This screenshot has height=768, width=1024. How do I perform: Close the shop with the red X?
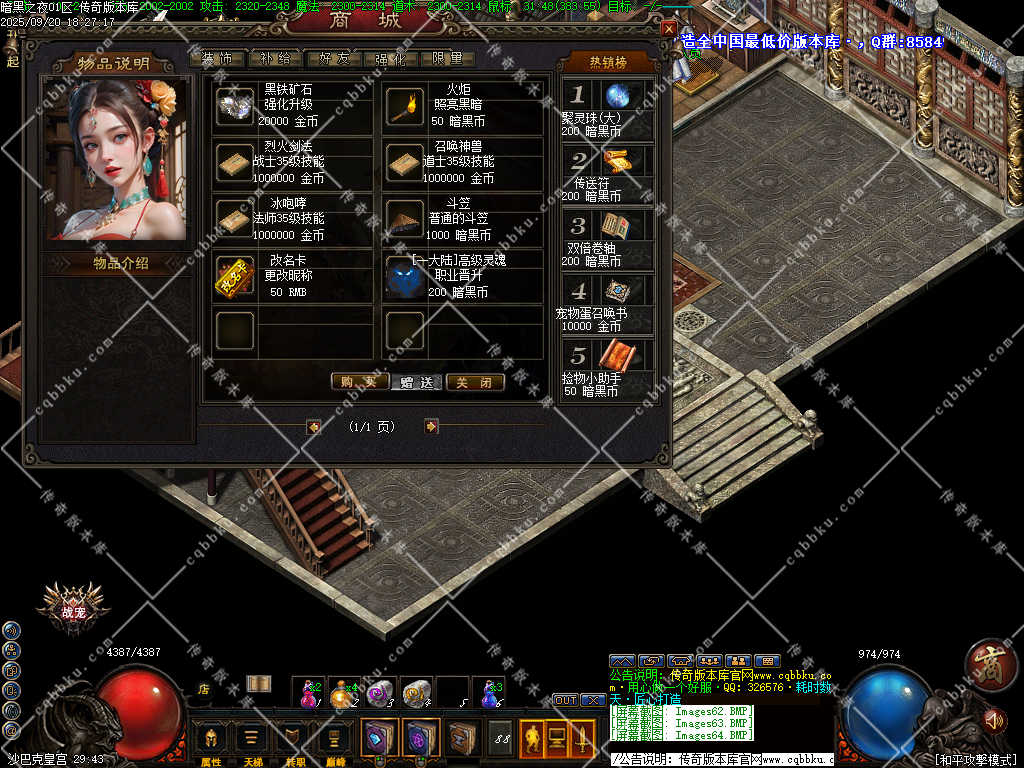[668, 29]
